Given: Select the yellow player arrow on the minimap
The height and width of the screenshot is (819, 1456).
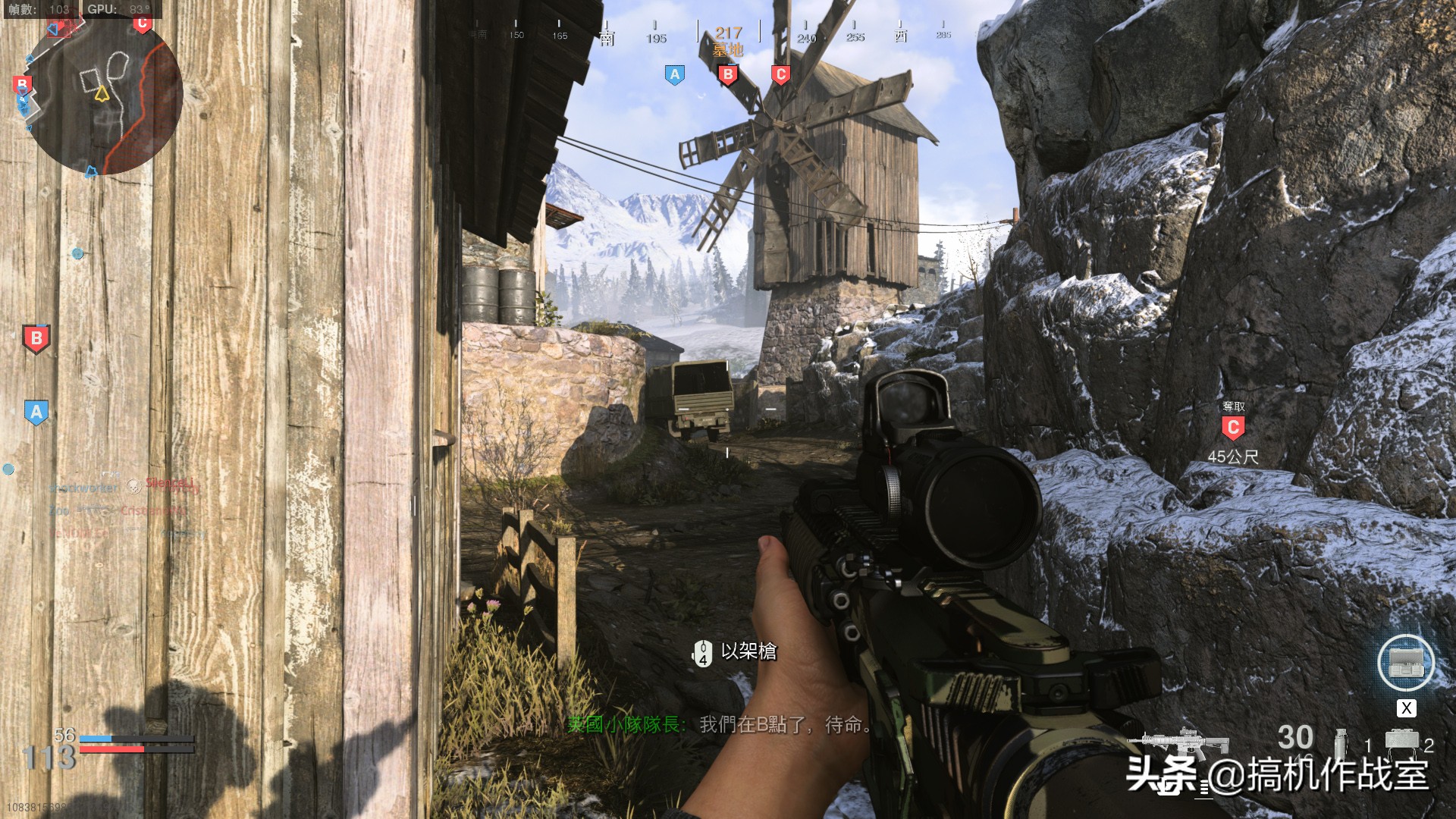Looking at the screenshot, I should 102,93.
